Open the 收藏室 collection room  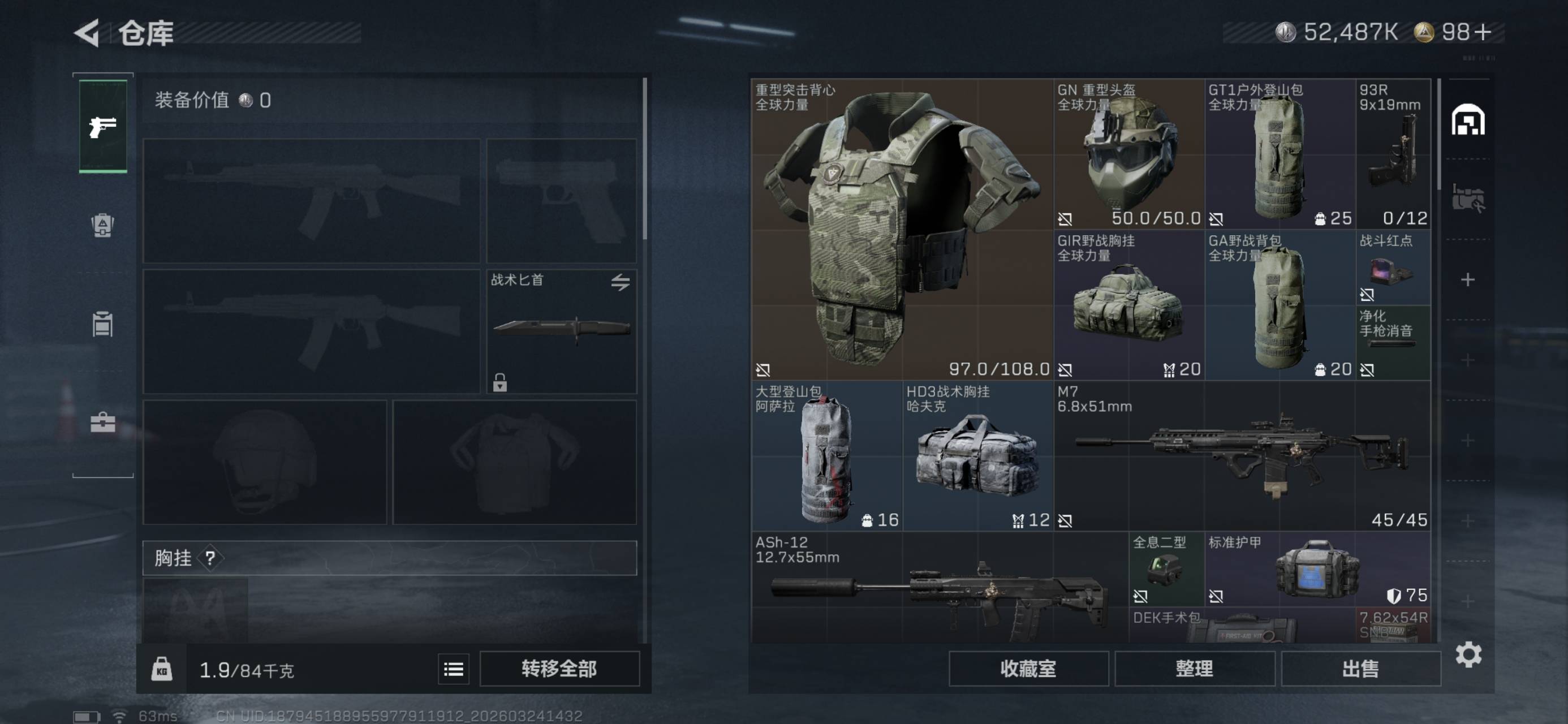pos(1028,669)
